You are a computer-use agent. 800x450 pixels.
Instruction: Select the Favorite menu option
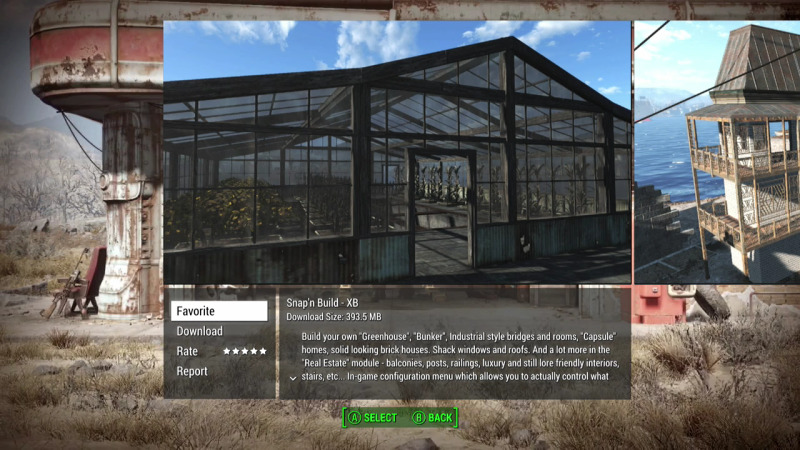pyautogui.click(x=219, y=311)
